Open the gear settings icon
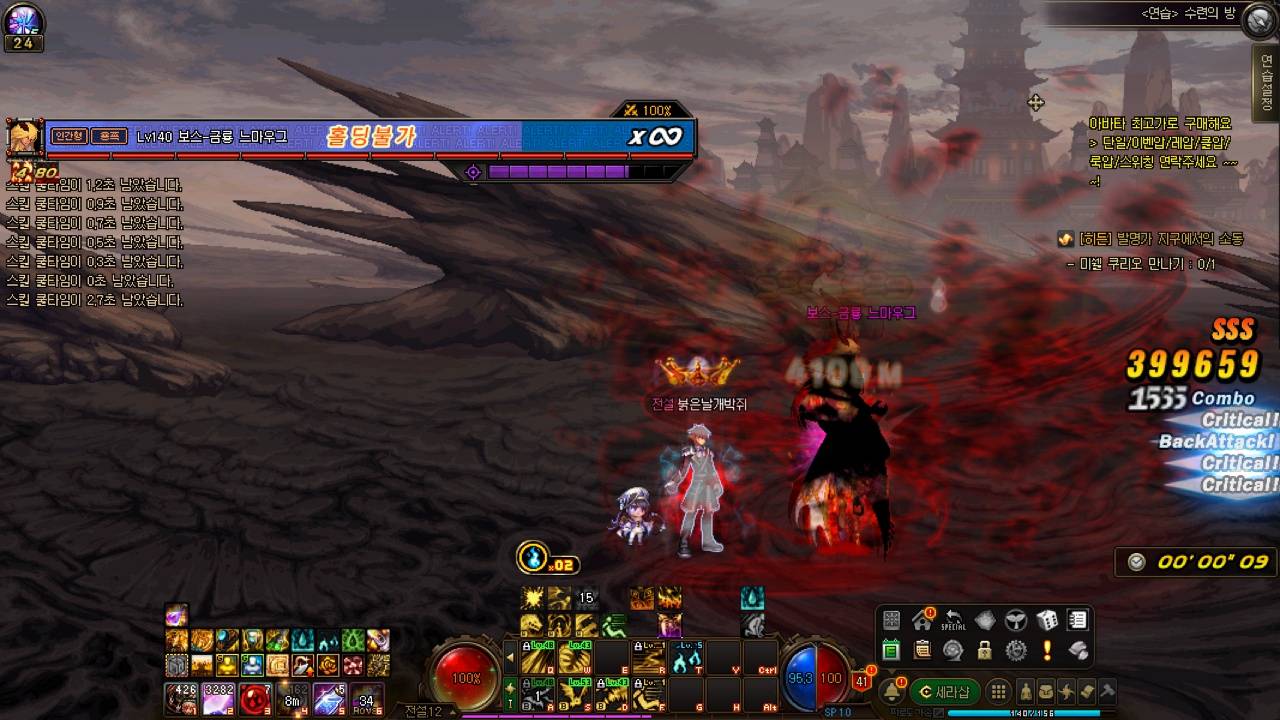 click(x=1016, y=651)
